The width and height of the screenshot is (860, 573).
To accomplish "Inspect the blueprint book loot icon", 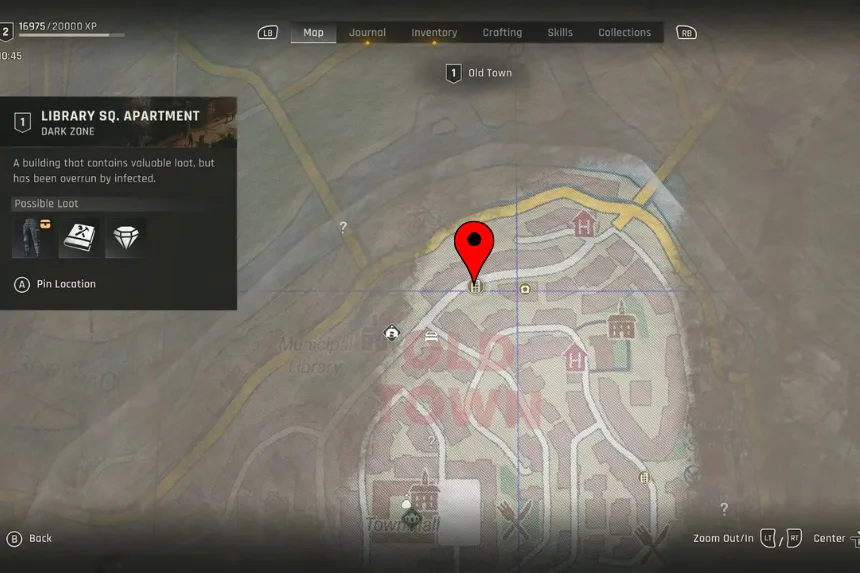I will point(79,237).
